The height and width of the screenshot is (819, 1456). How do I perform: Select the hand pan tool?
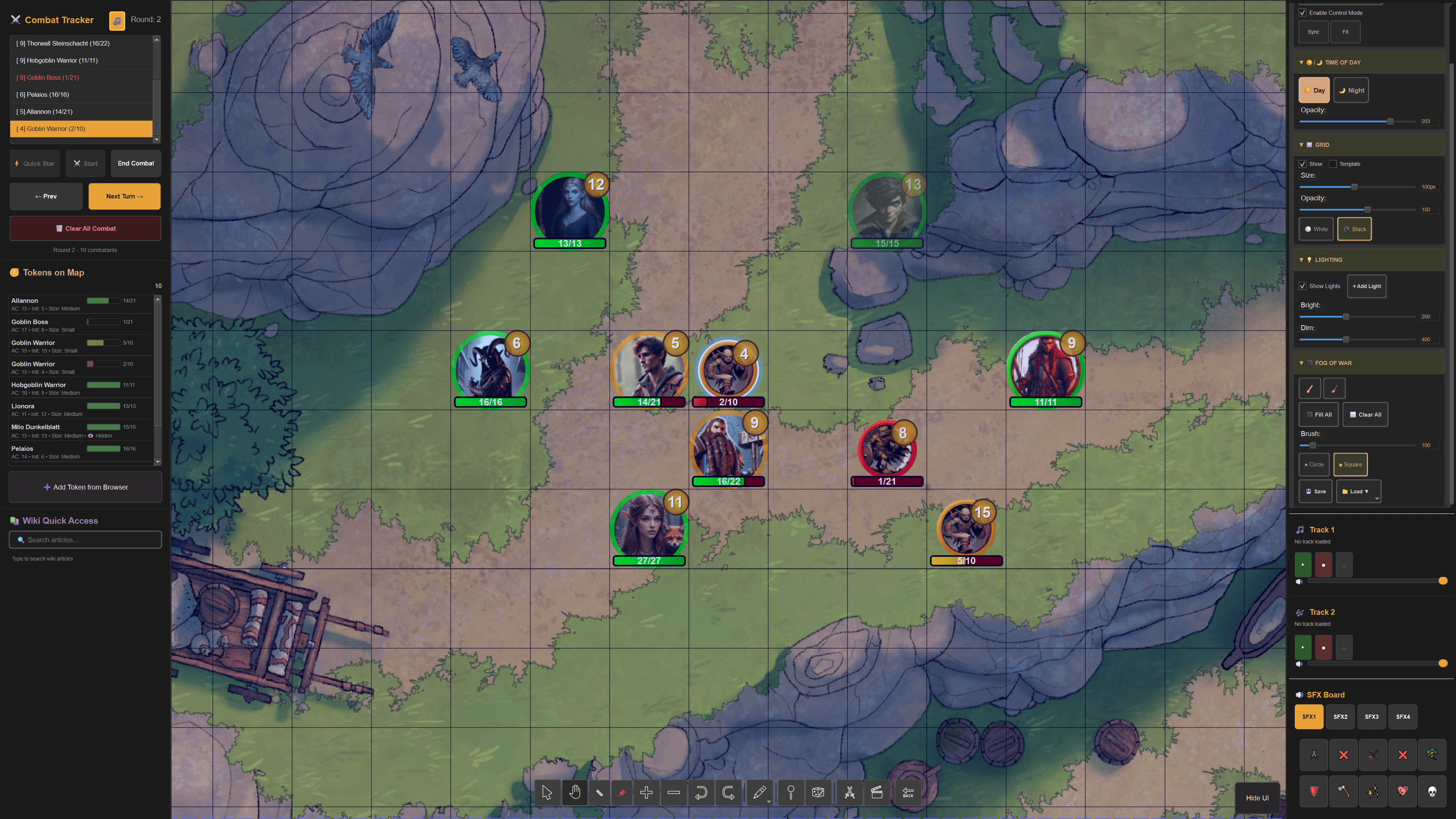(x=575, y=792)
